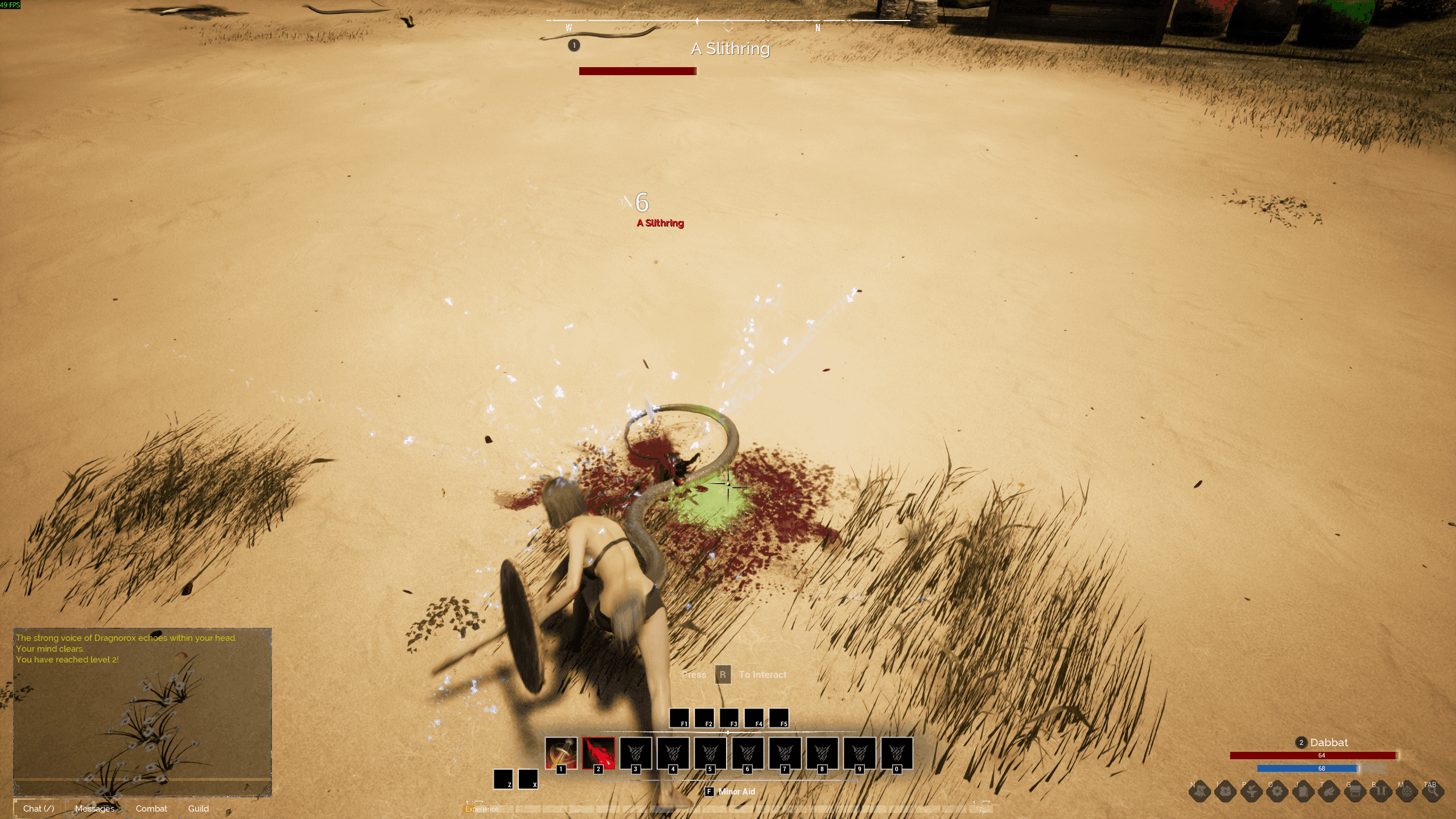Open the backpack inventory icon
The height and width of the screenshot is (819, 1456).
coord(1225,791)
